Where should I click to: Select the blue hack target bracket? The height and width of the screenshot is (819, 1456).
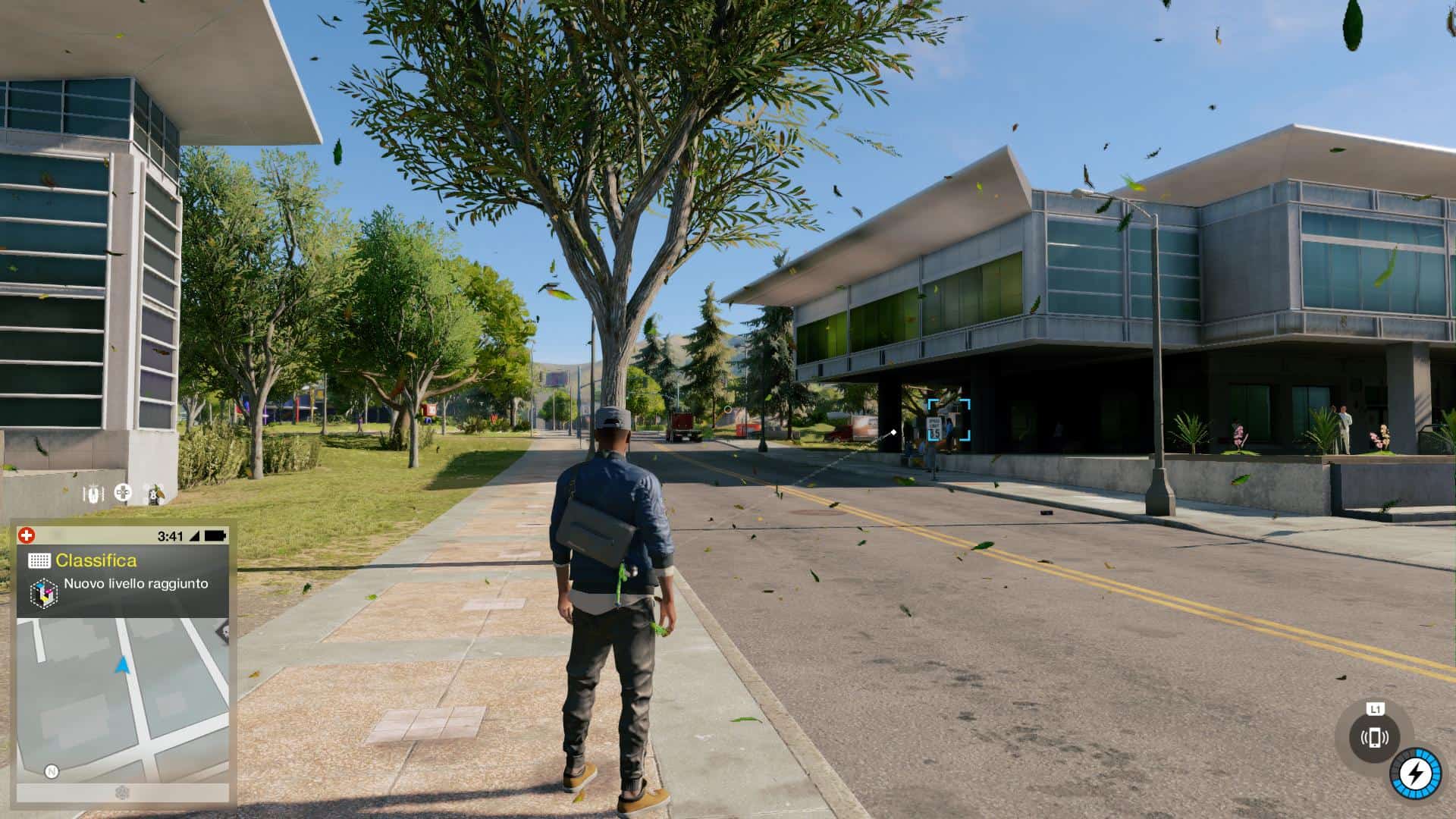pos(948,420)
